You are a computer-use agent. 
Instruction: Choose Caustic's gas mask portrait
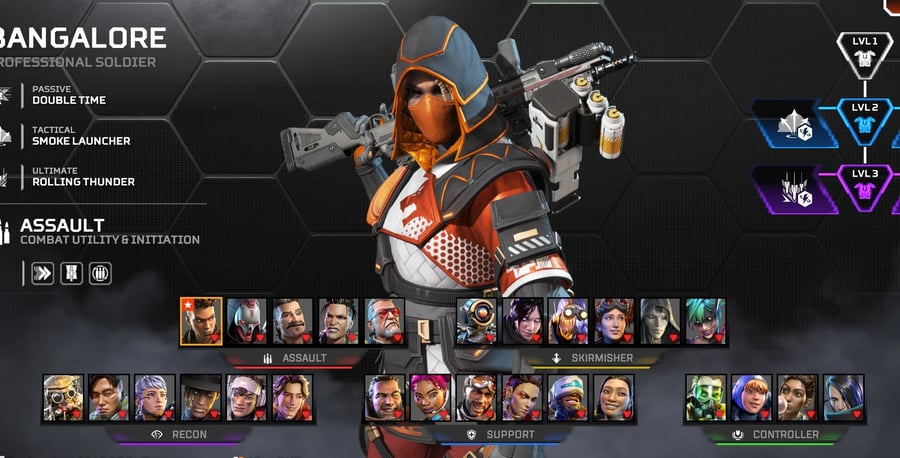(705, 397)
